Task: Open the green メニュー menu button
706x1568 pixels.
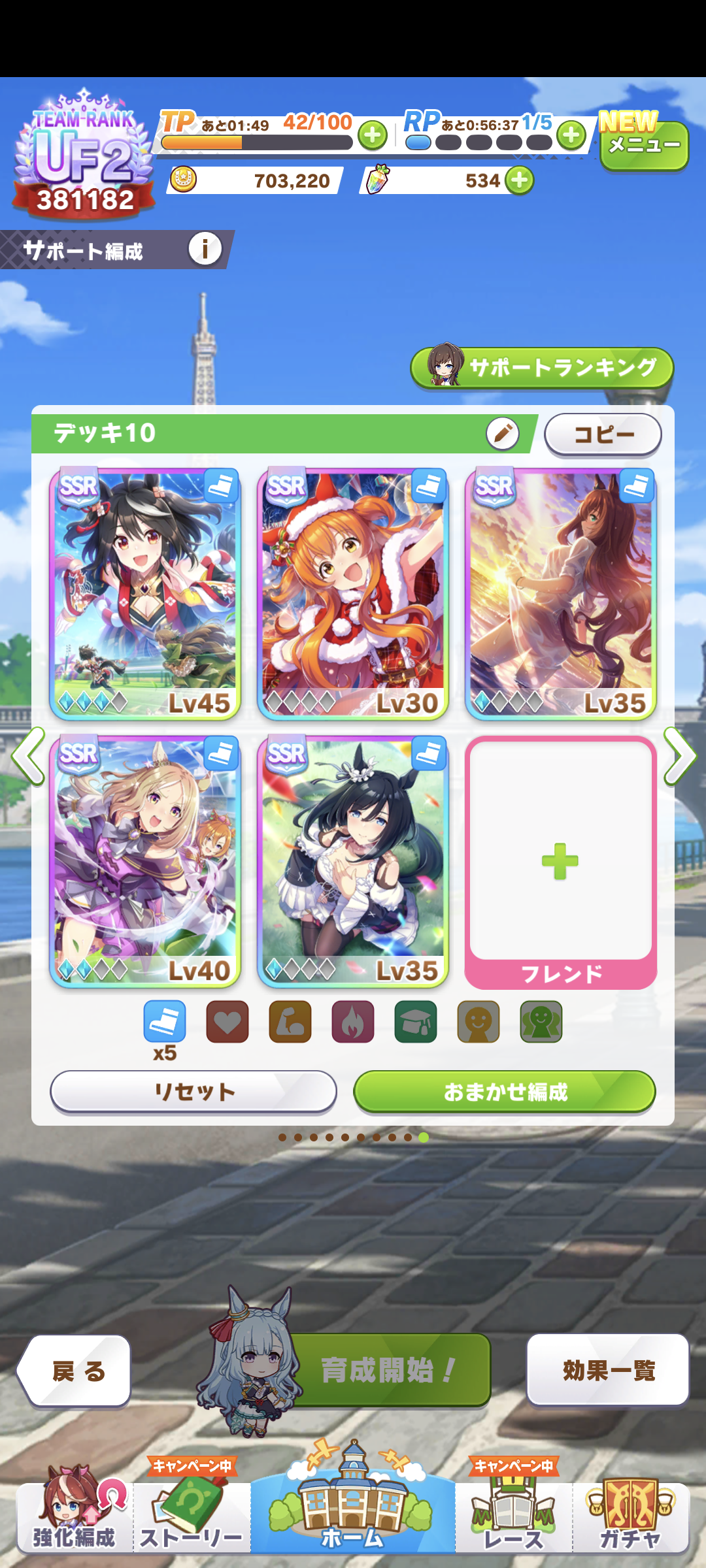Action: coord(644,145)
